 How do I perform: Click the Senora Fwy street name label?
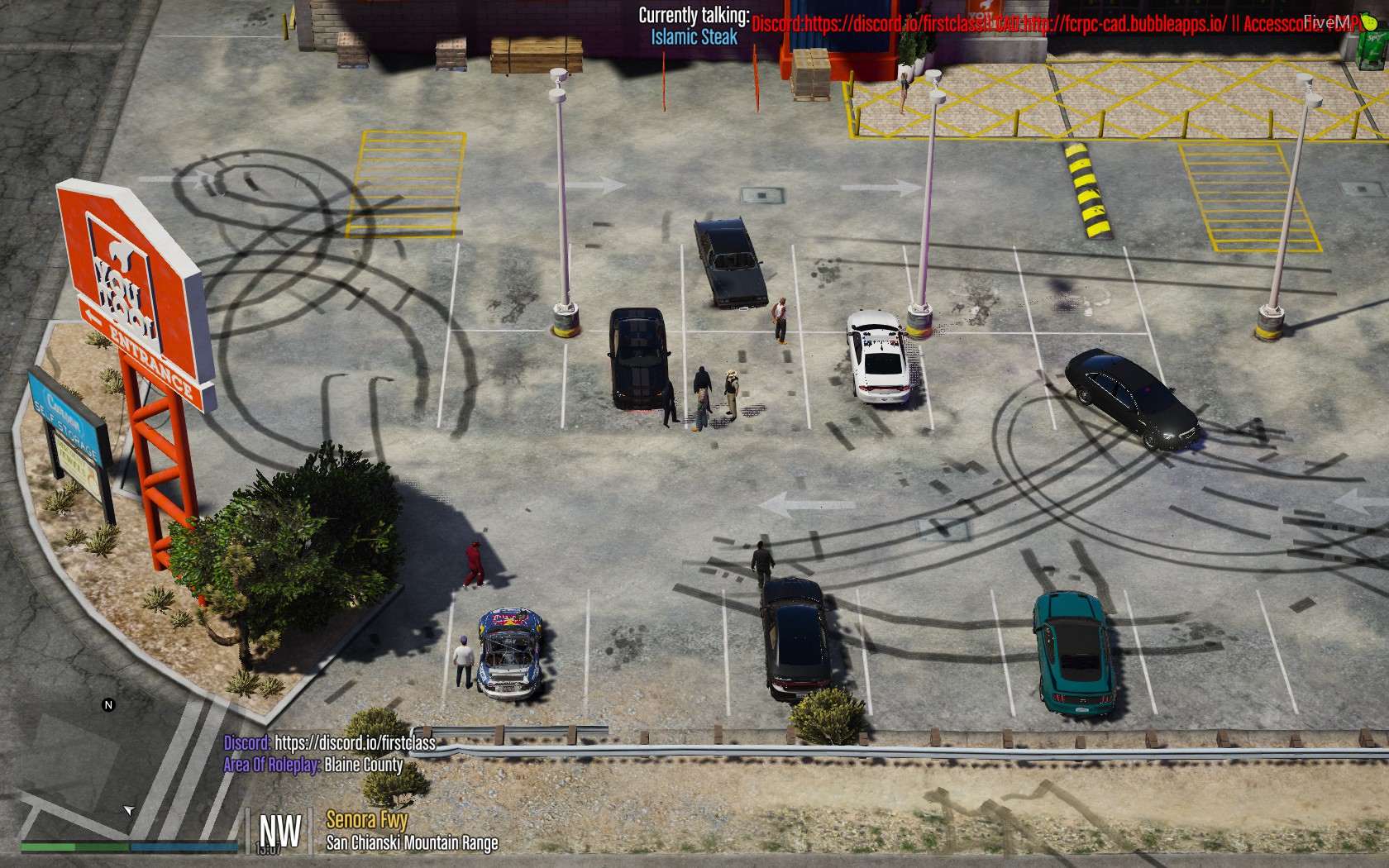click(366, 822)
